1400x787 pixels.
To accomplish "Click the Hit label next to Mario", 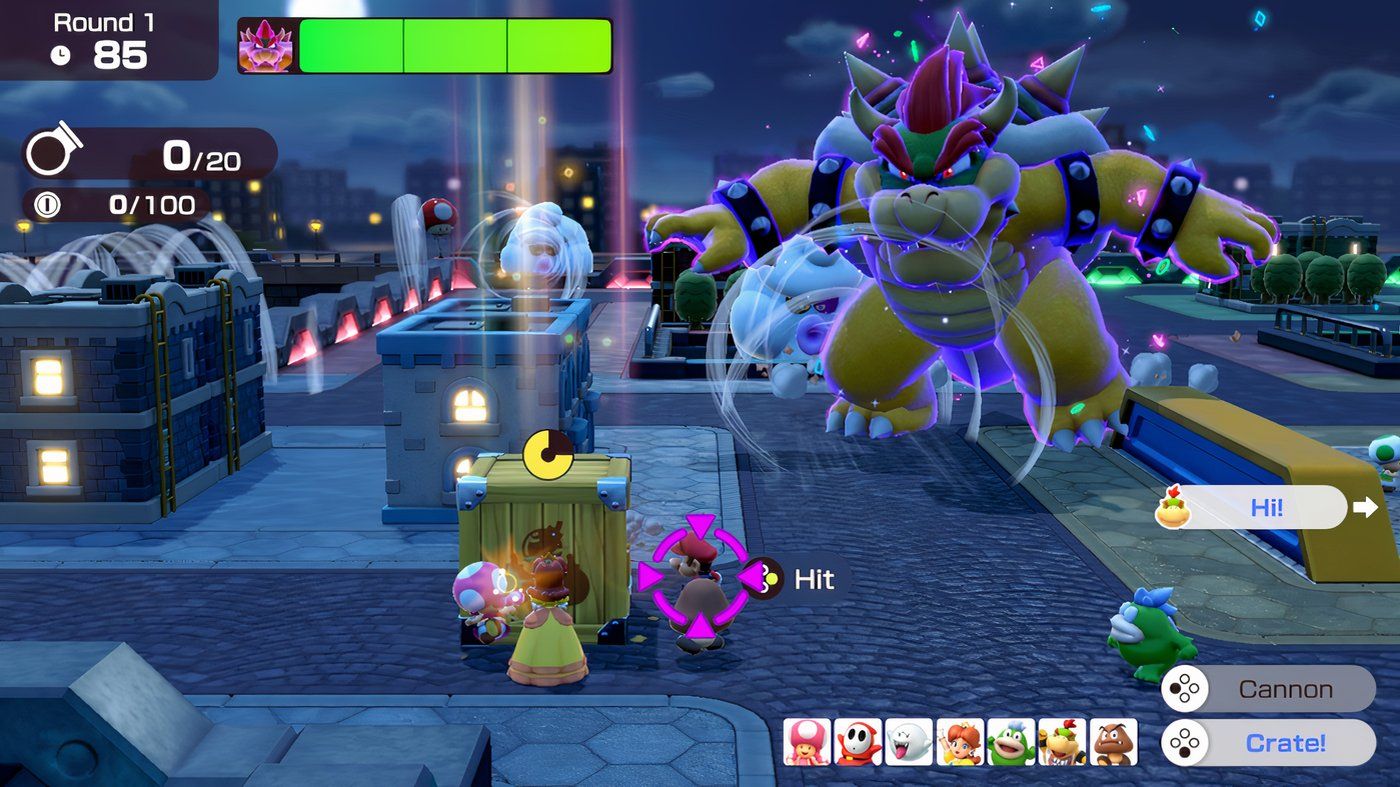I will [x=812, y=578].
